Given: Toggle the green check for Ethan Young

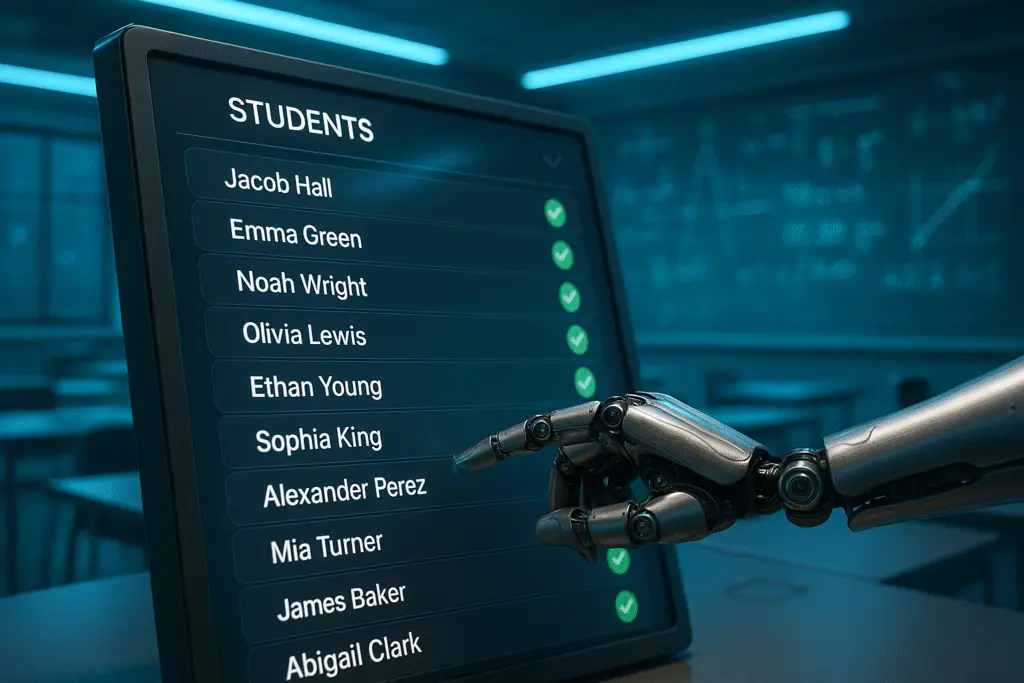Looking at the screenshot, I should [x=585, y=381].
